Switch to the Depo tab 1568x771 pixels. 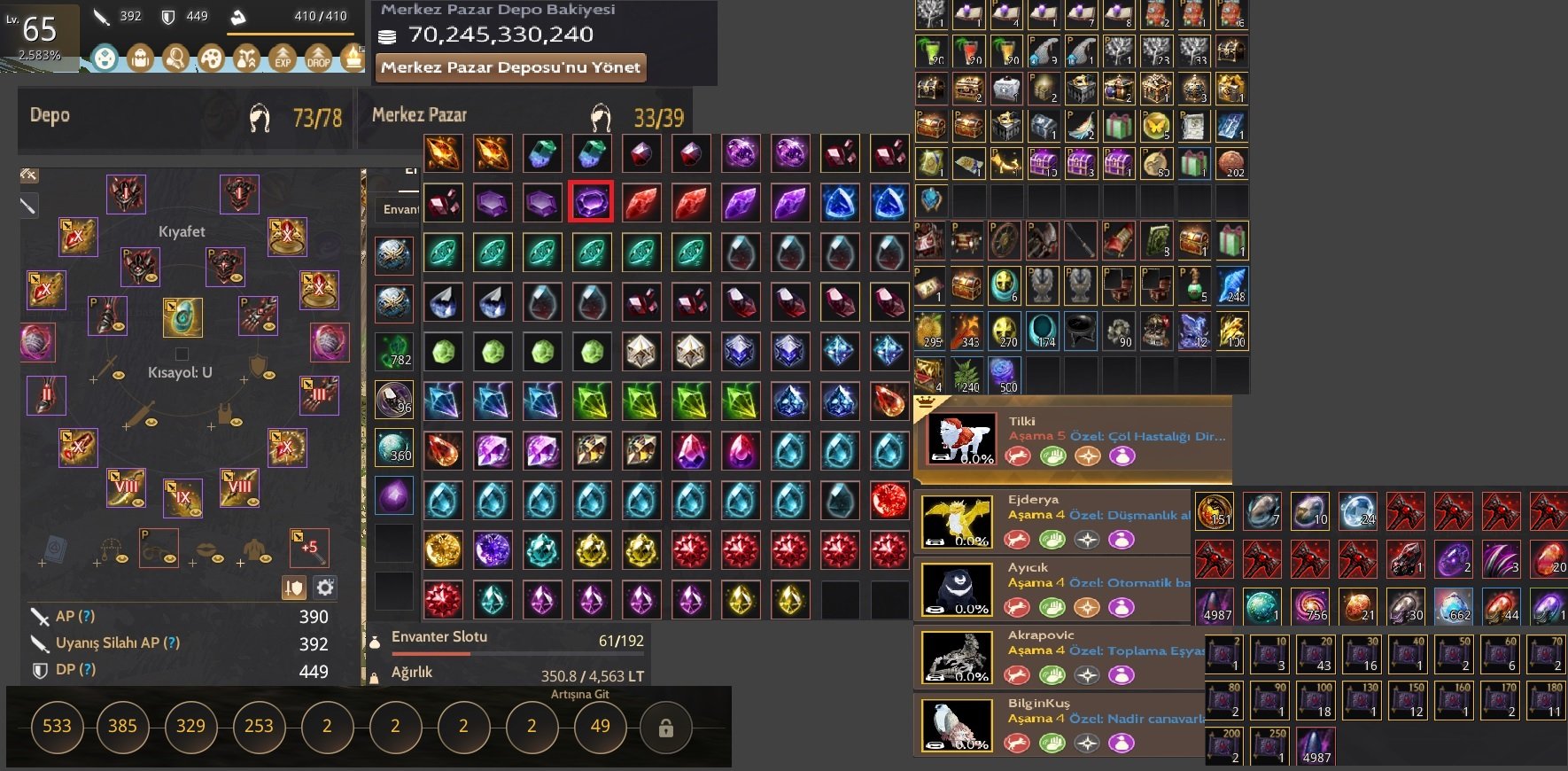(x=49, y=115)
